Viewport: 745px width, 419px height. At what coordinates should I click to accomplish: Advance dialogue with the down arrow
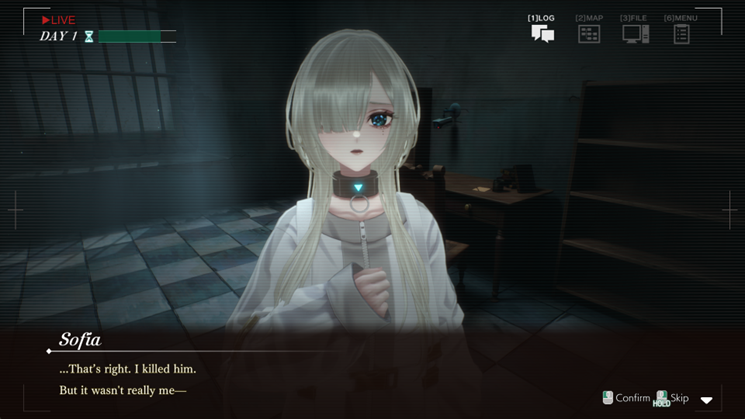coord(707,400)
